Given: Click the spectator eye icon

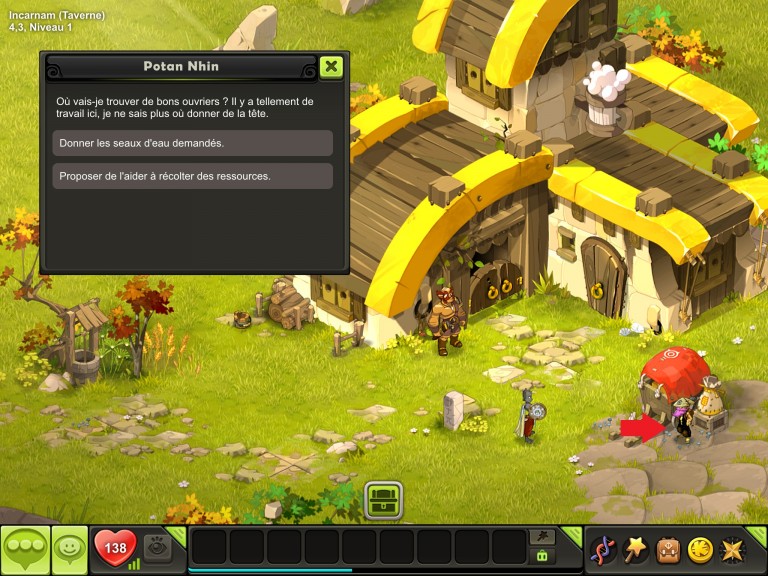Looking at the screenshot, I should 157,547.
